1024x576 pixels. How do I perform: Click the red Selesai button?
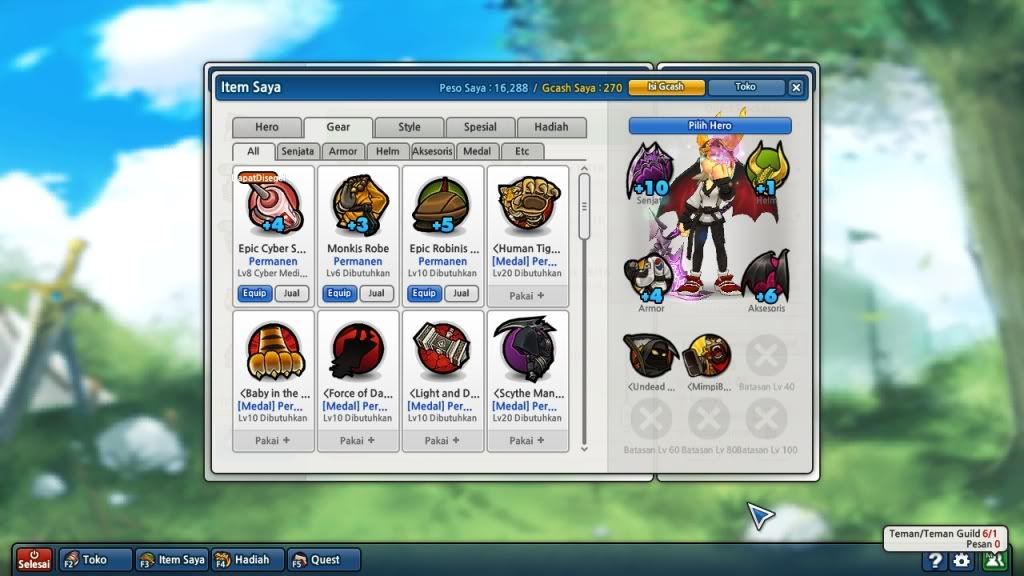pyautogui.click(x=34, y=559)
